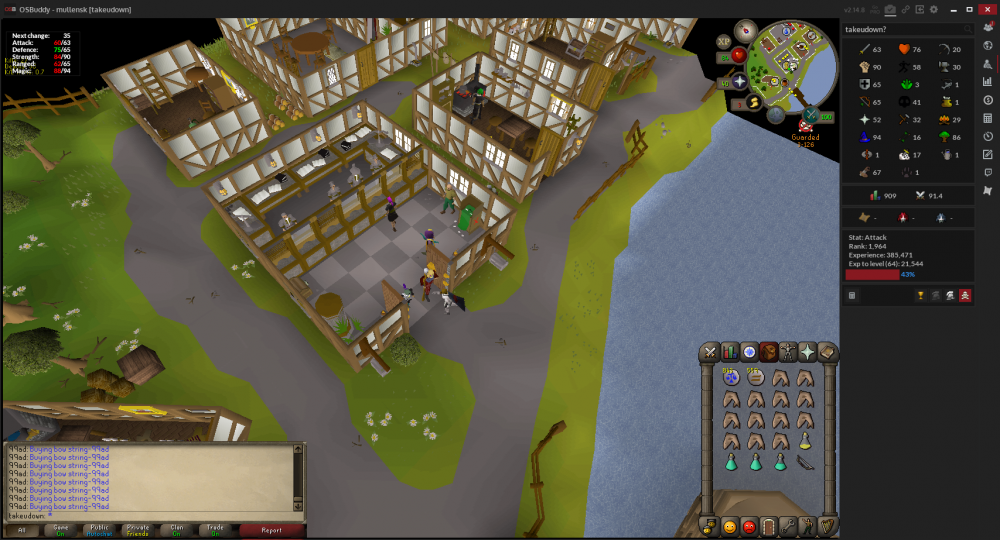Screen dimensions: 1000x540
Task: Open the Logout door tab
Action: [768, 526]
